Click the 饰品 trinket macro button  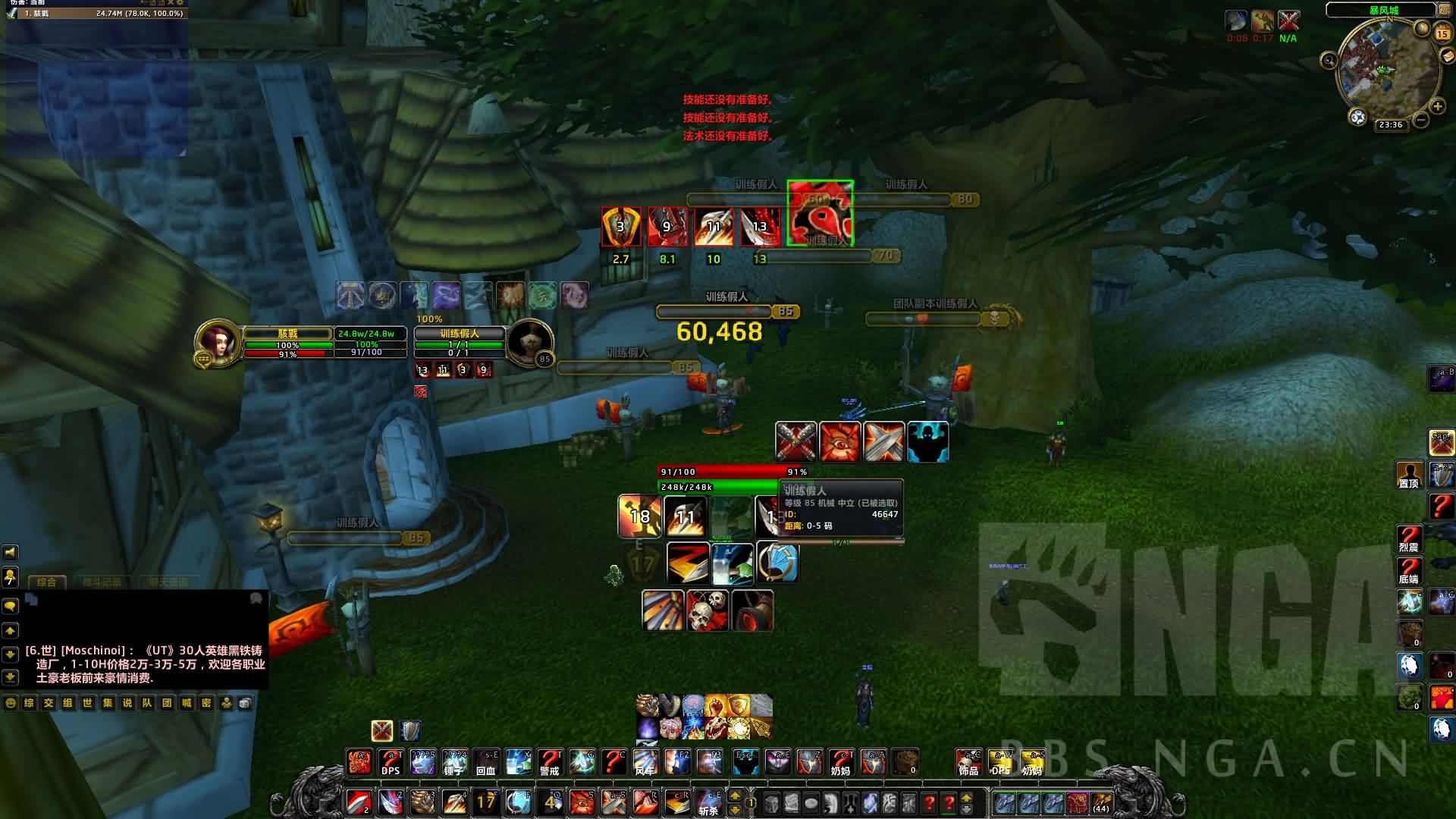click(968, 761)
